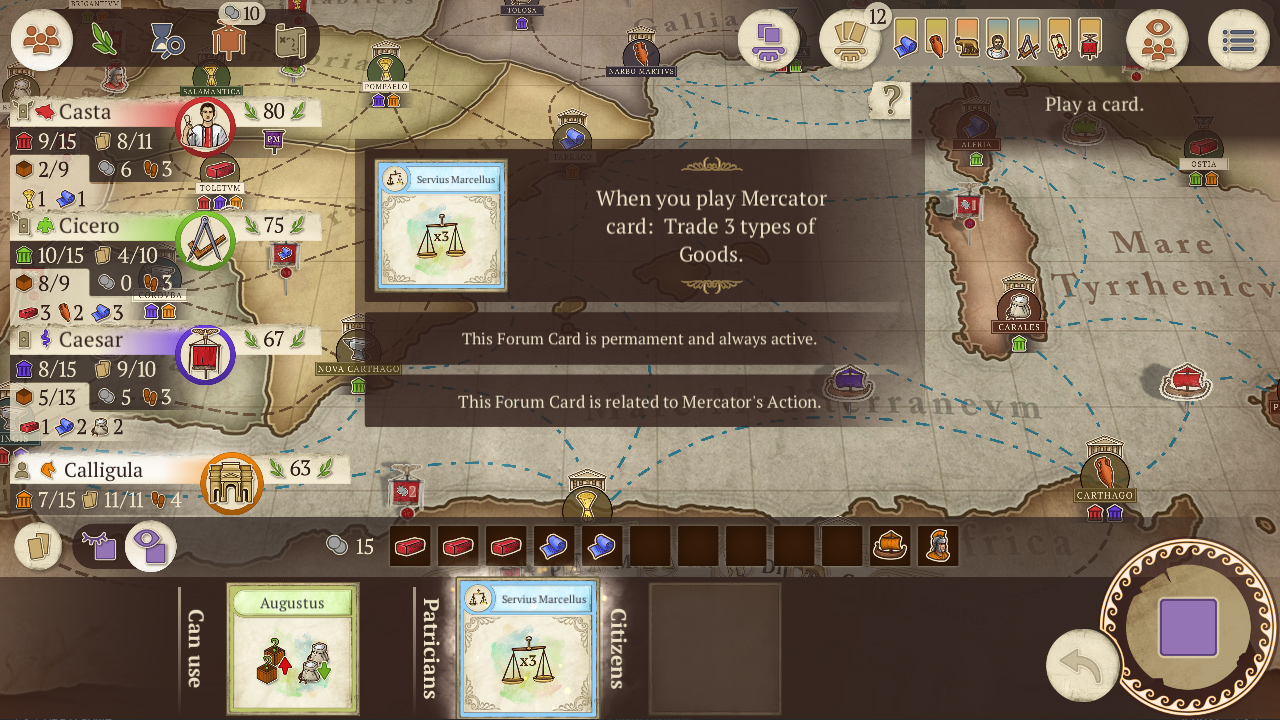Click the undo arrow button
Viewport: 1280px width, 720px height.
pyautogui.click(x=1083, y=663)
